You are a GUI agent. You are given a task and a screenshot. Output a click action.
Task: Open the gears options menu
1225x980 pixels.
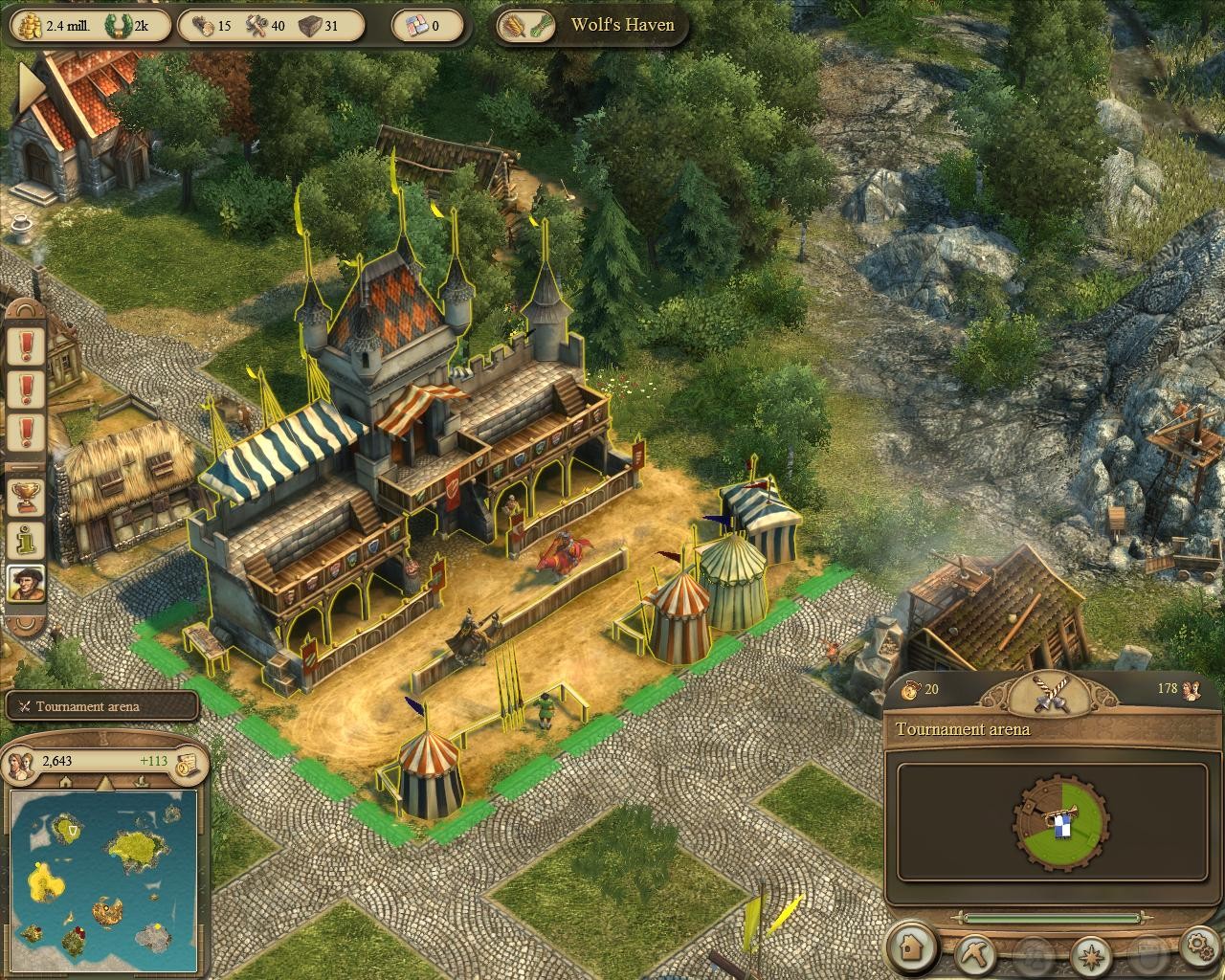(x=1197, y=948)
